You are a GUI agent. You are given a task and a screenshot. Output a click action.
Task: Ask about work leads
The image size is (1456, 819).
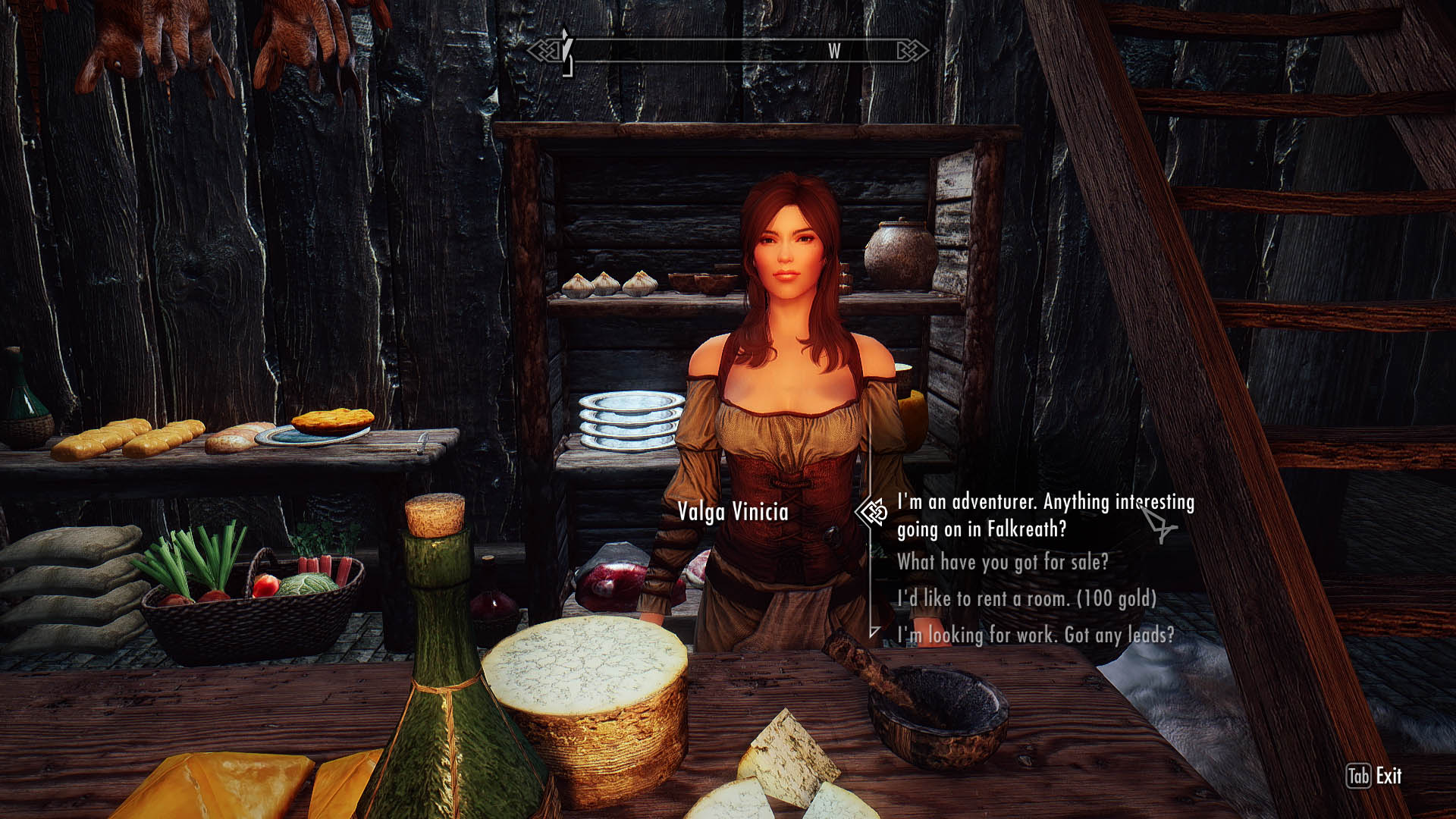[x=1035, y=635]
